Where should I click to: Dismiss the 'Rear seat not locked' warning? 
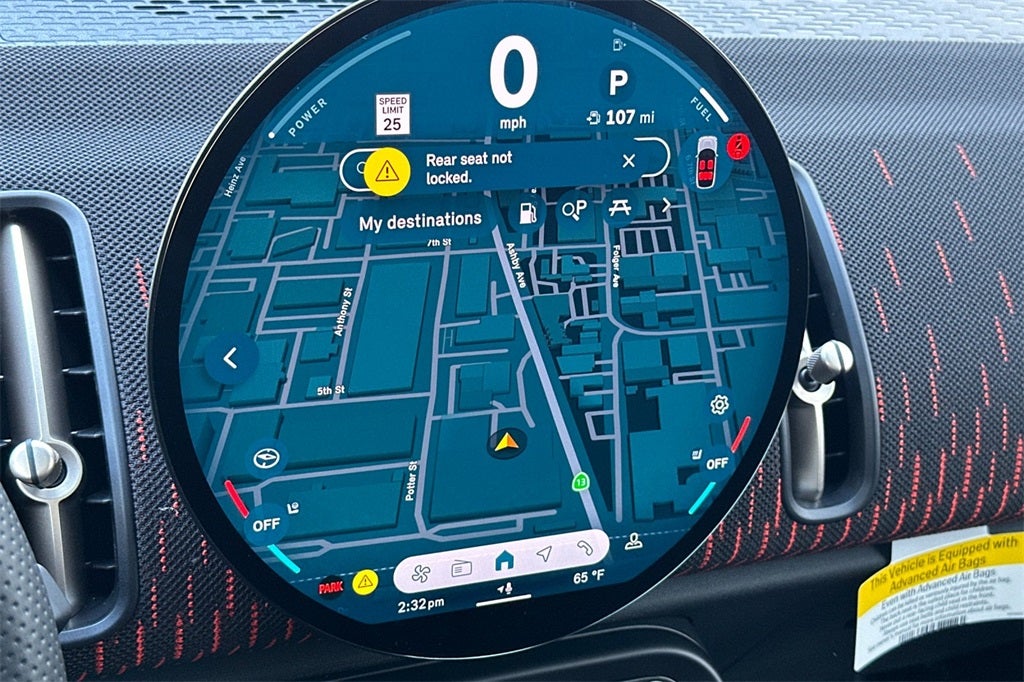(628, 160)
